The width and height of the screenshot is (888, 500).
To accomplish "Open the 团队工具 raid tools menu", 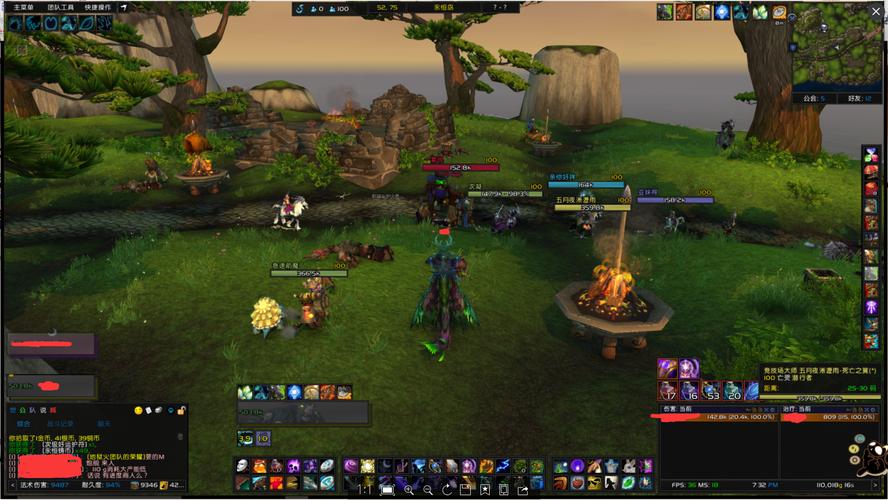I will (x=60, y=7).
